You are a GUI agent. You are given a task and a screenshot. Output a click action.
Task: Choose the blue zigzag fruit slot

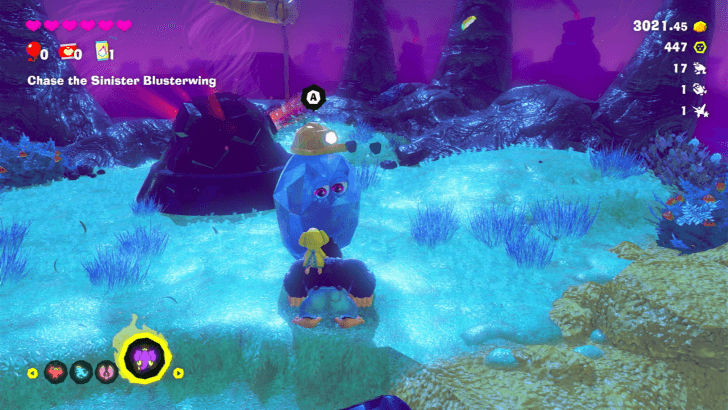pyautogui.click(x=81, y=373)
